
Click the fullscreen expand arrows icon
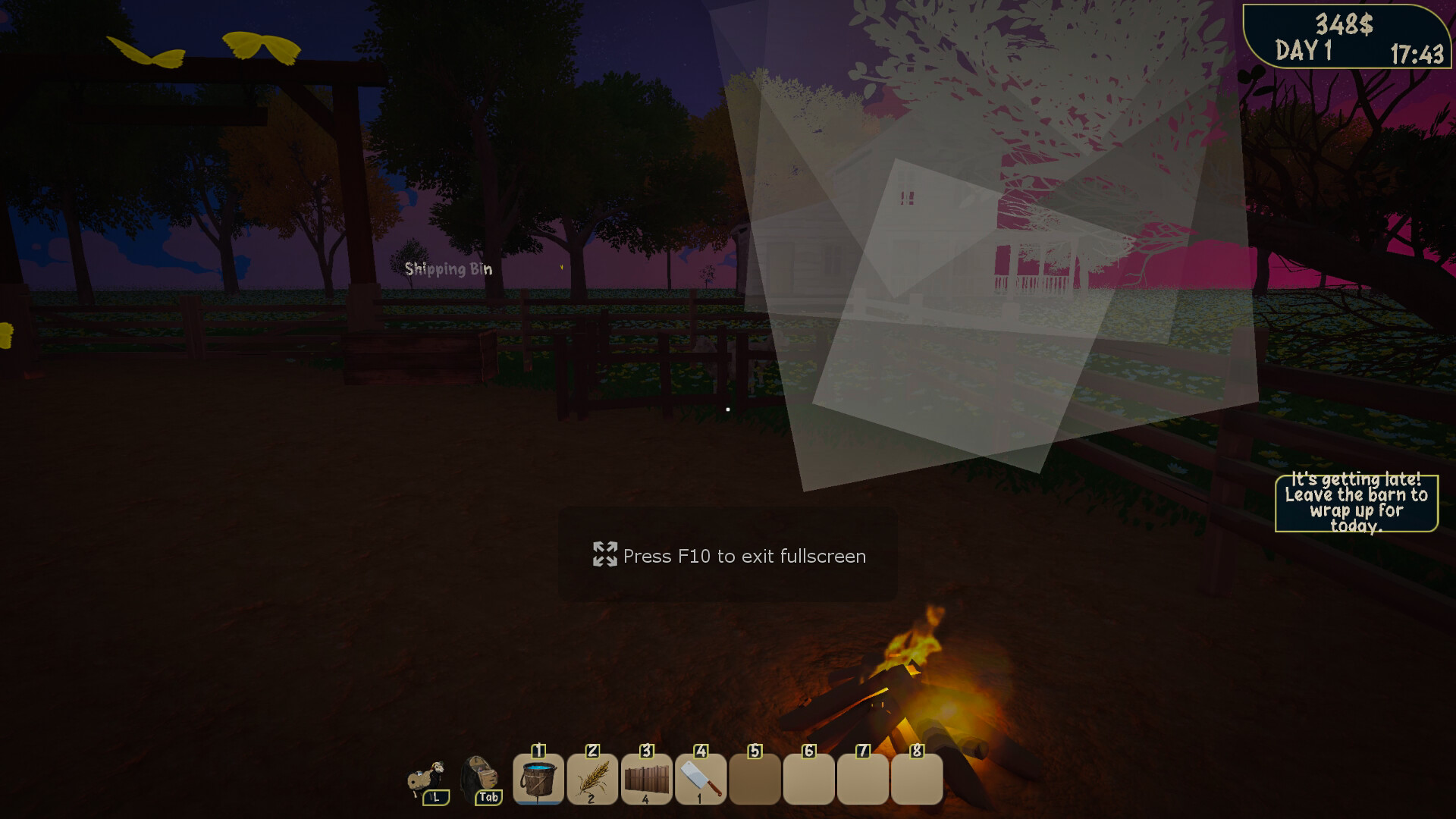pos(604,556)
